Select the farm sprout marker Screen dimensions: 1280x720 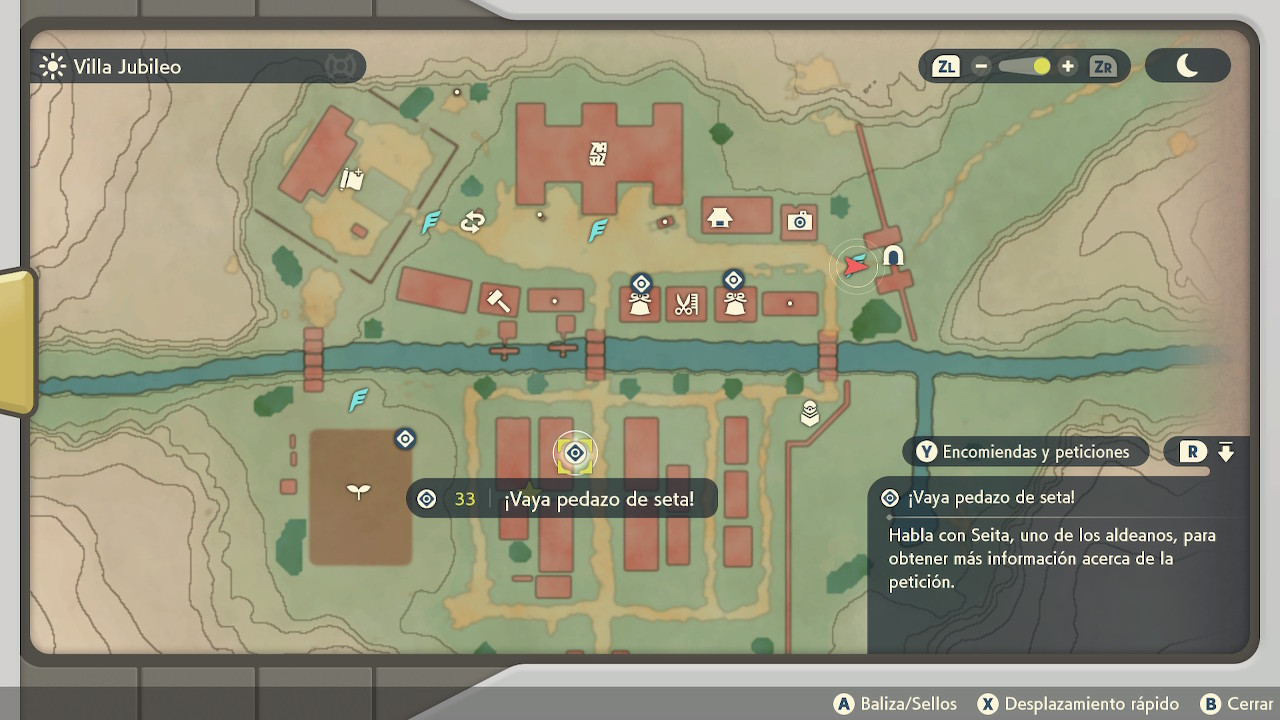pyautogui.click(x=358, y=490)
